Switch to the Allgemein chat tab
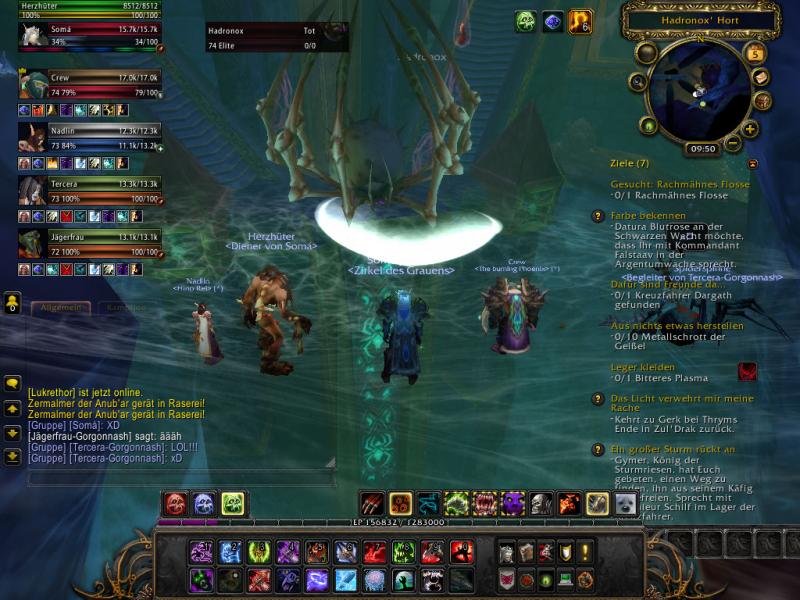 (x=60, y=309)
